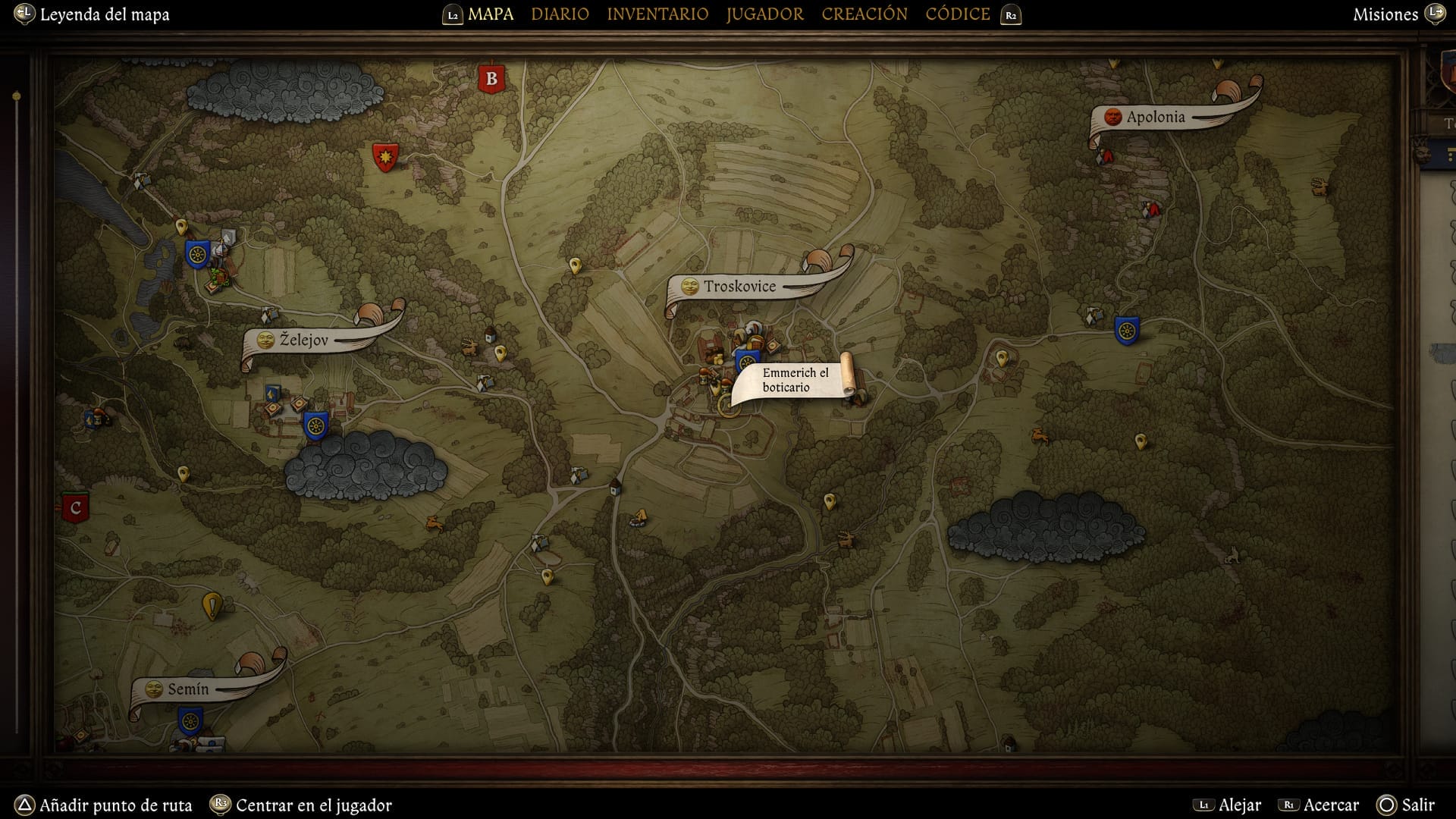The height and width of the screenshot is (819, 1456).
Task: Switch to the DIARIO tab
Action: point(560,14)
